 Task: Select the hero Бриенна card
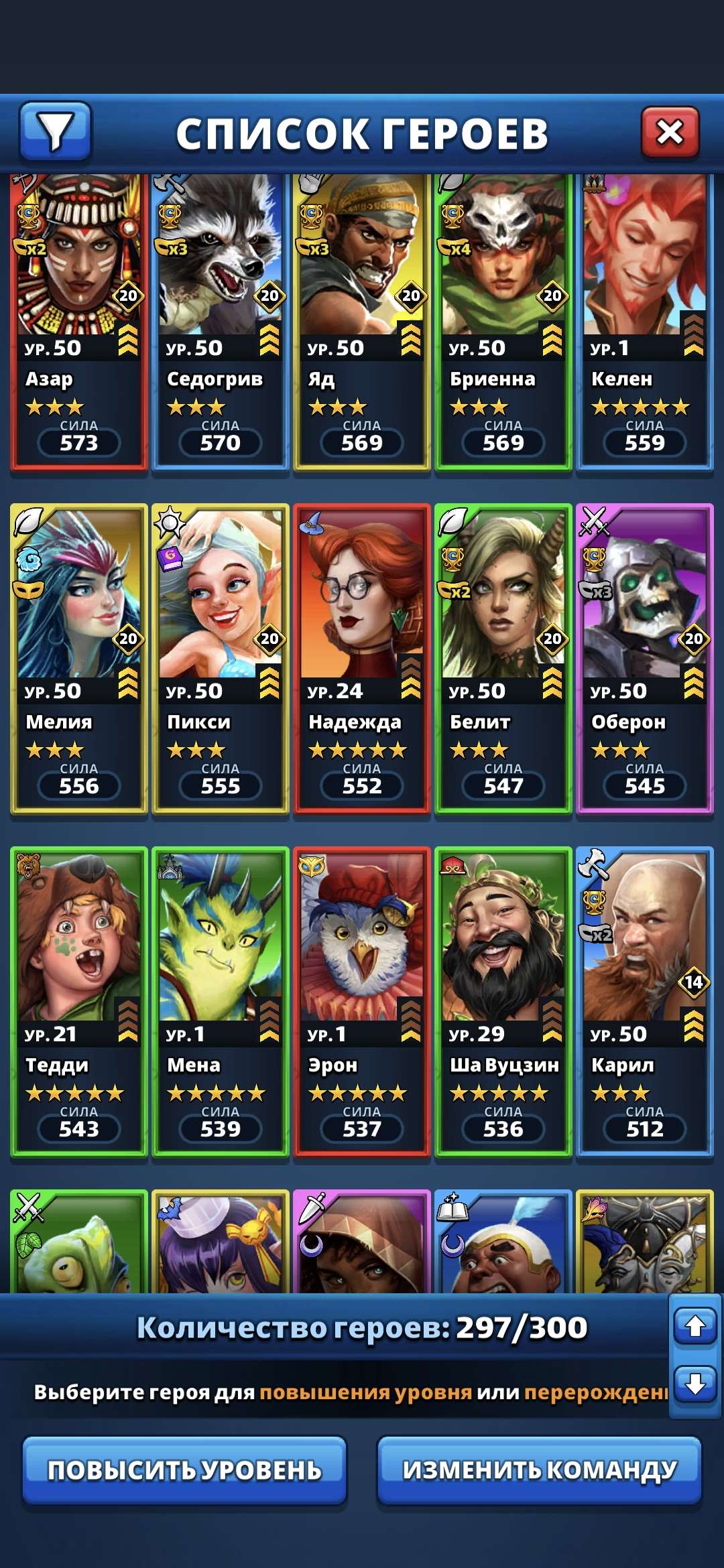coord(503,322)
